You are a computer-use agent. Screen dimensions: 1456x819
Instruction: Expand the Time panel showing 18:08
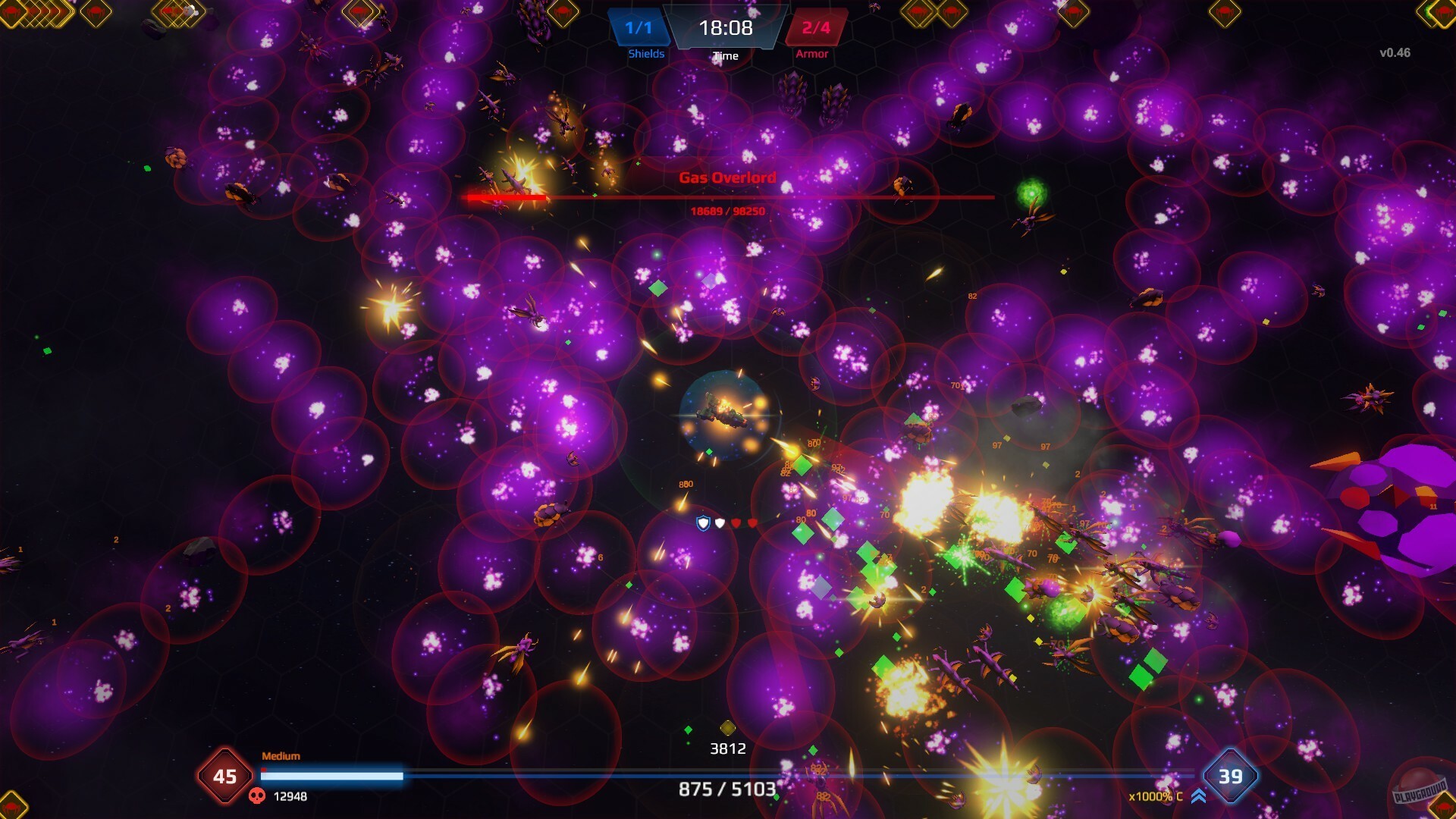[x=724, y=30]
